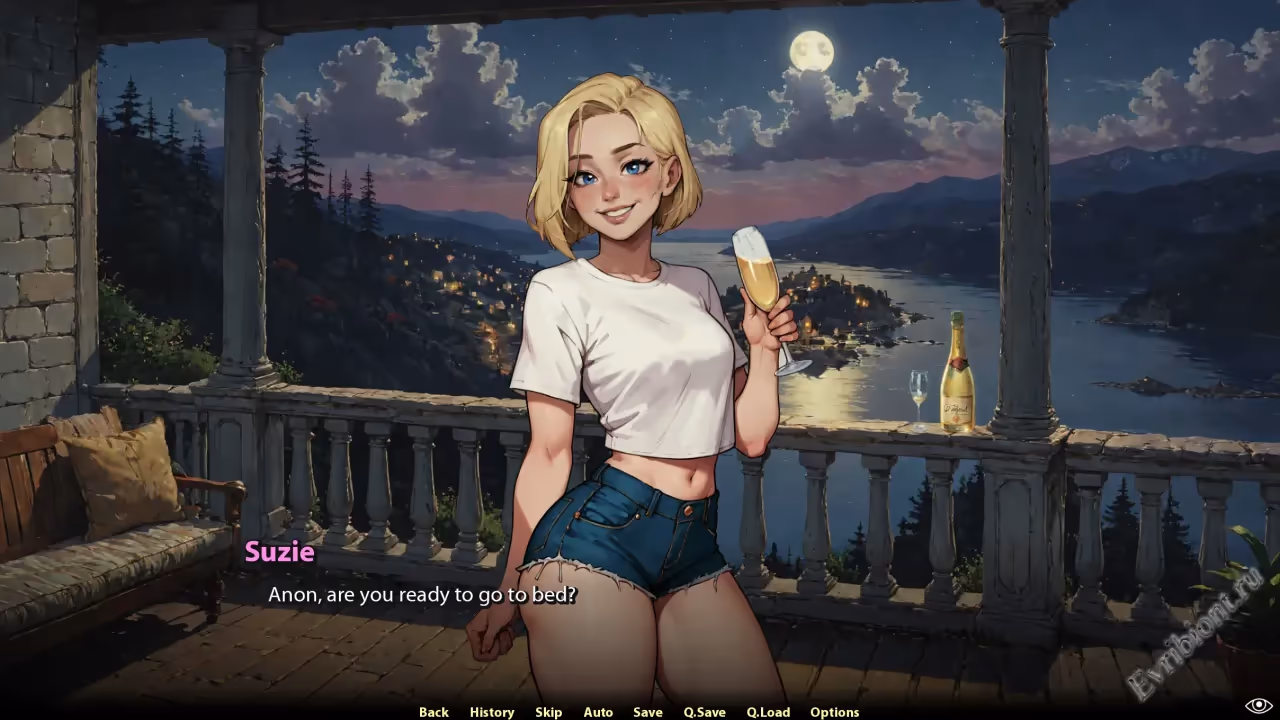1280x720 pixels.
Task: Go Back to the previous line
Action: click(x=433, y=712)
